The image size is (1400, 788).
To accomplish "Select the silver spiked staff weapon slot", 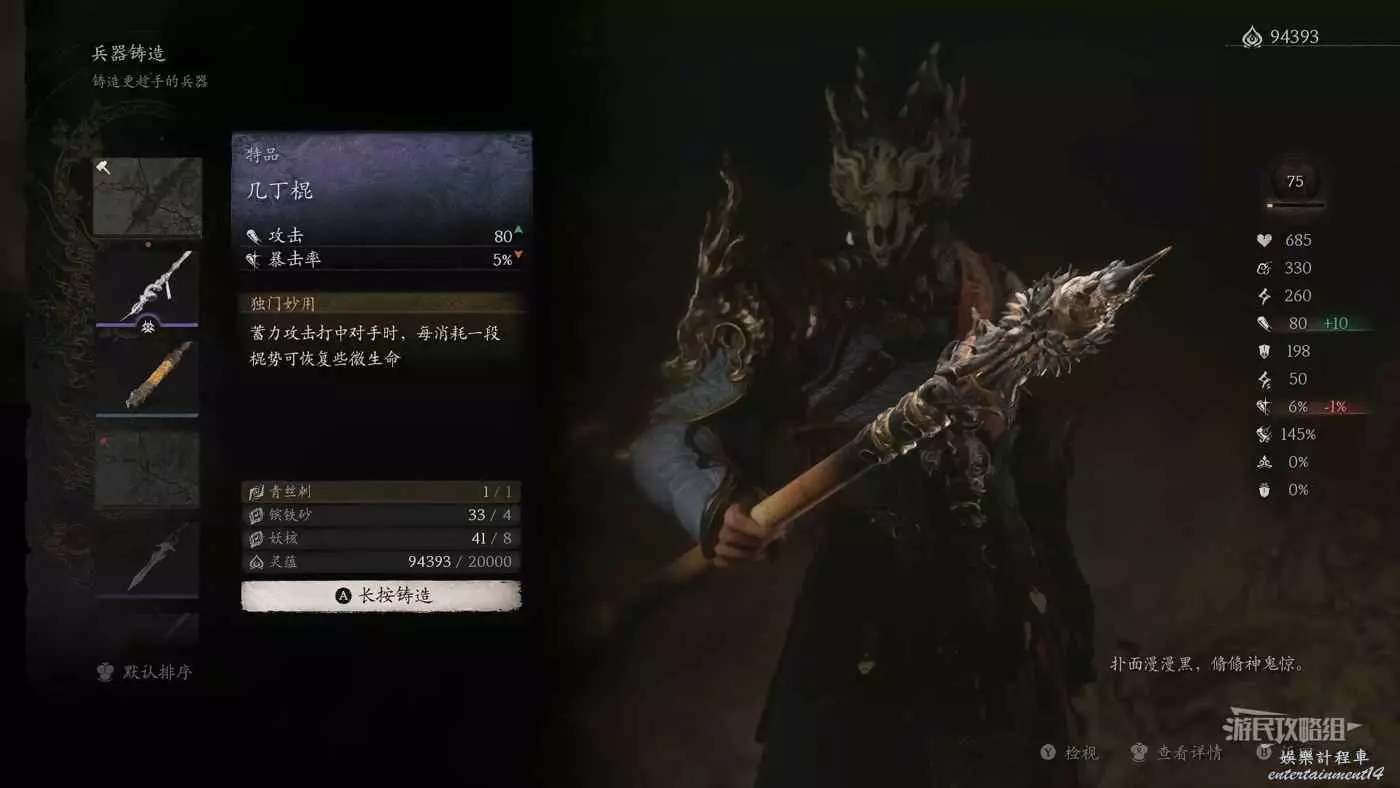I will tap(148, 286).
